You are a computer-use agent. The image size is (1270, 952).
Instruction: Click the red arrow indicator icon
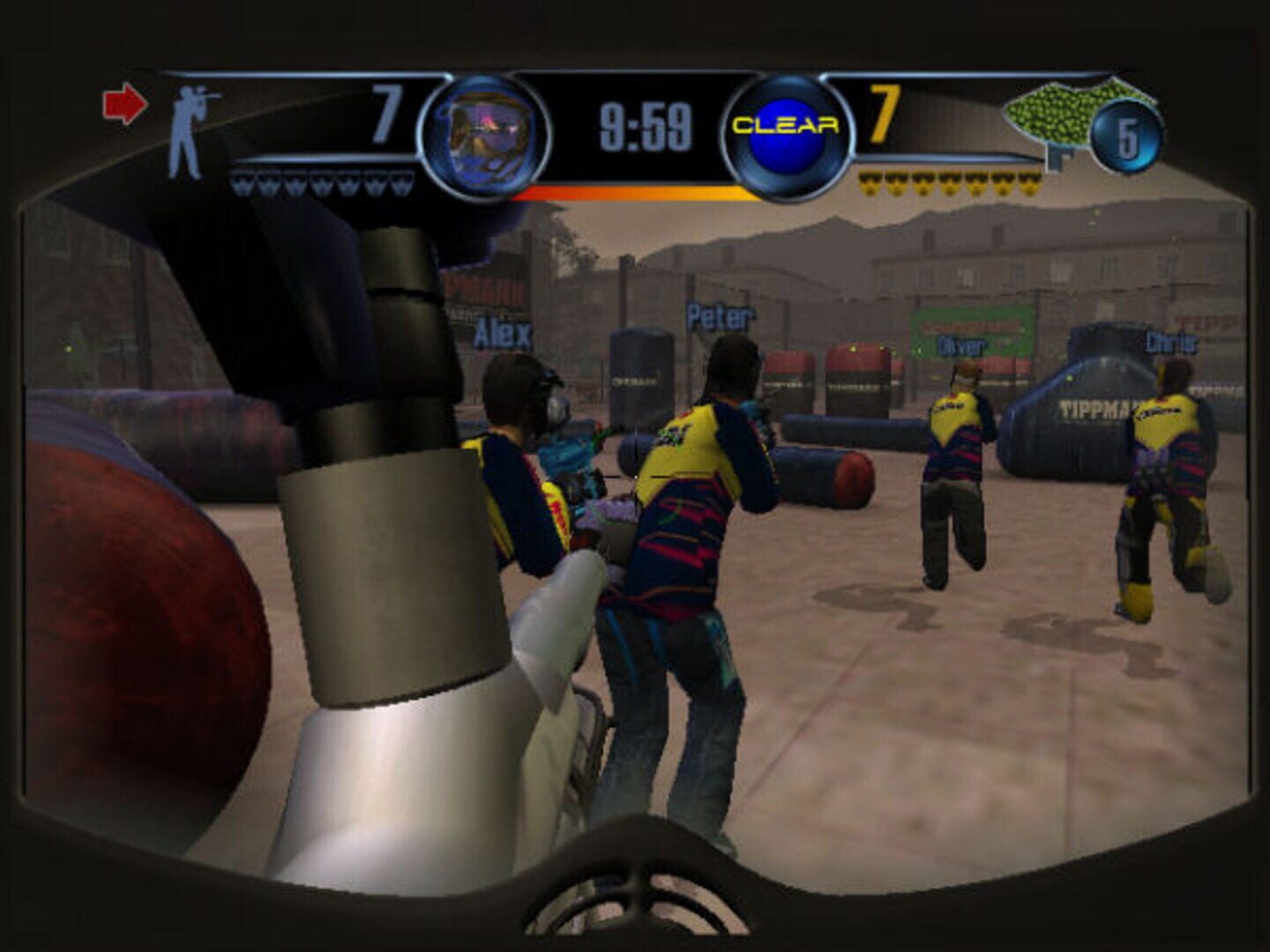[x=126, y=104]
